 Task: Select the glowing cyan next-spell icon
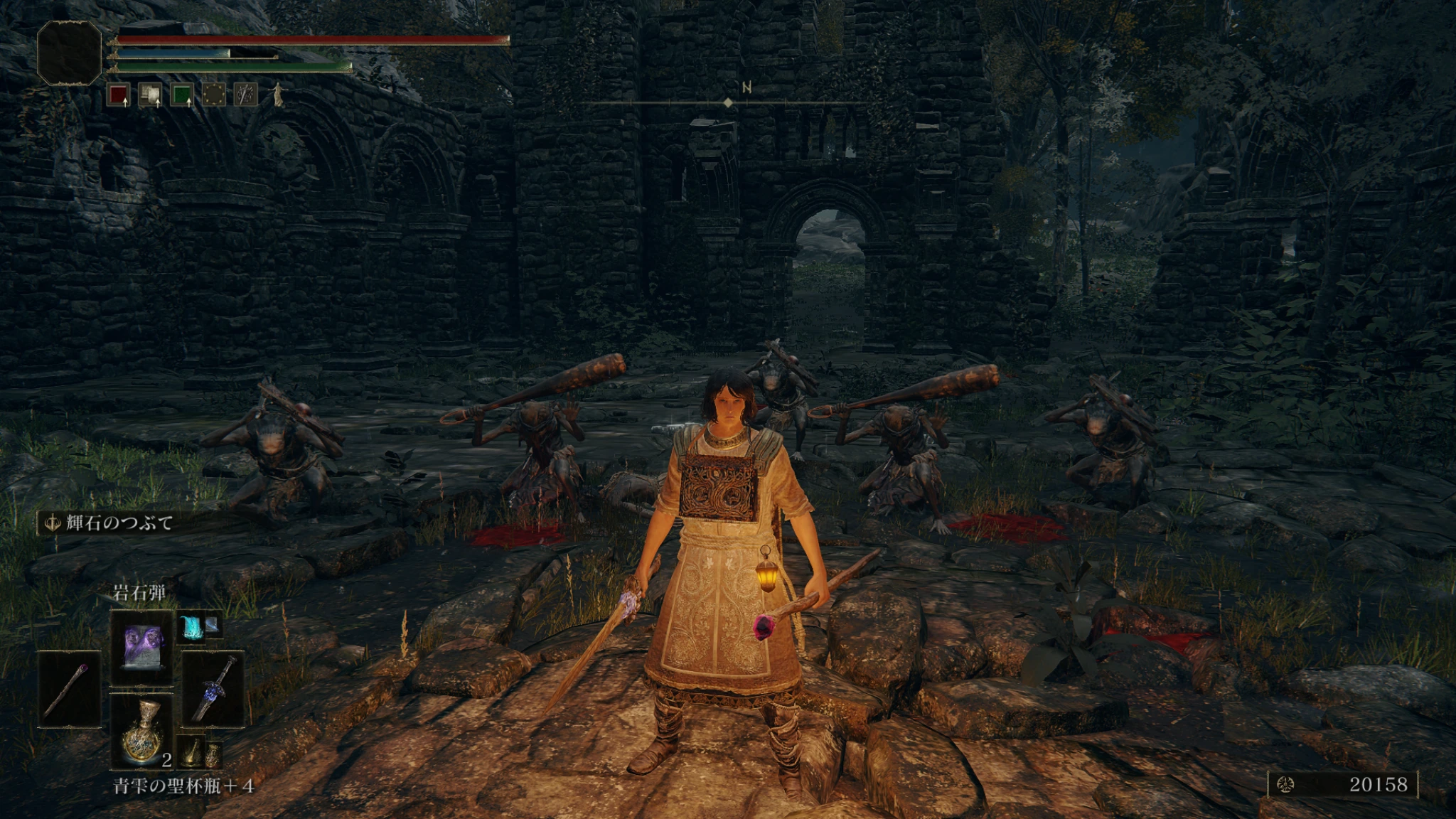[x=190, y=627]
